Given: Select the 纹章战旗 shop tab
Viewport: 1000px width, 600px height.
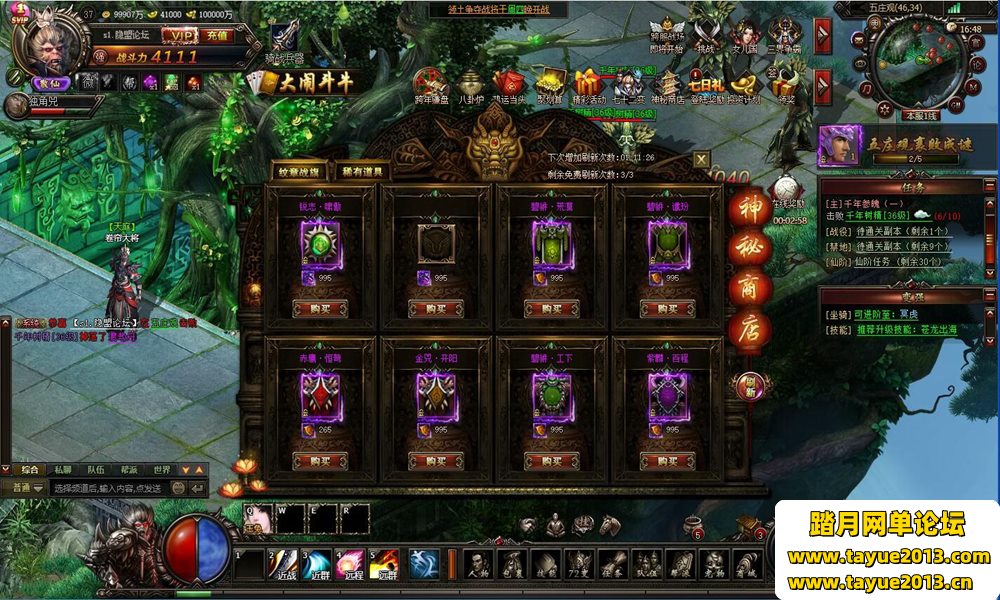Looking at the screenshot, I should (x=301, y=172).
